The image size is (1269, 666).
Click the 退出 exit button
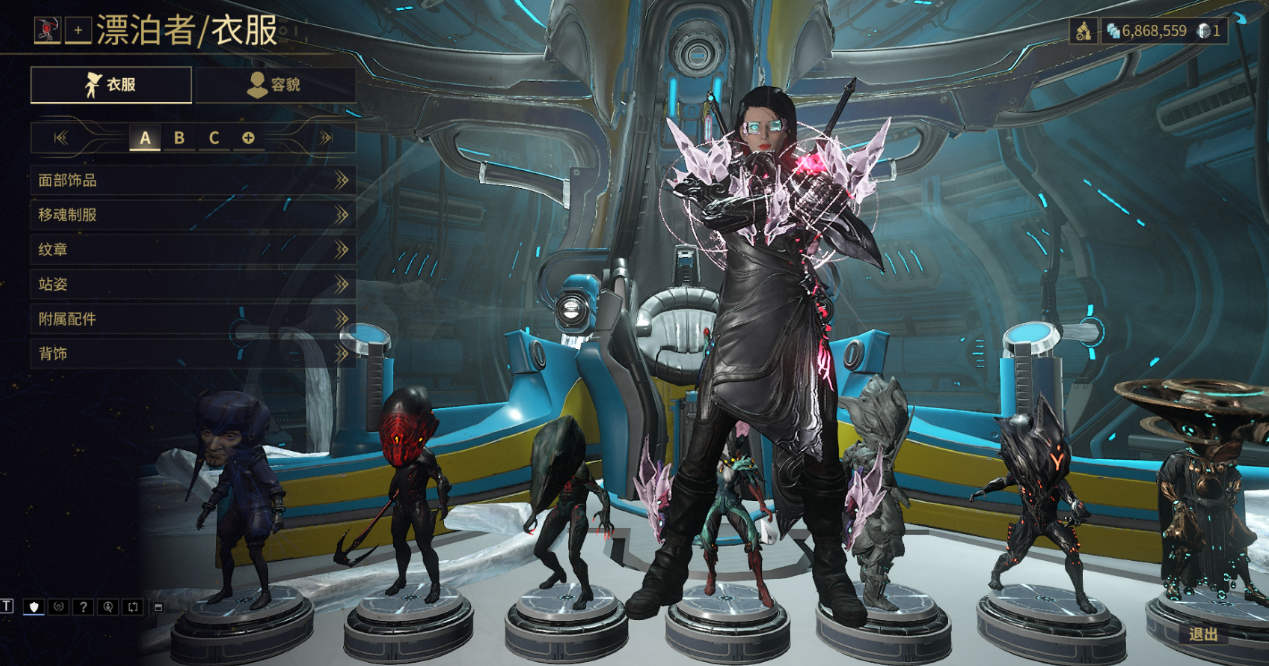[1203, 634]
